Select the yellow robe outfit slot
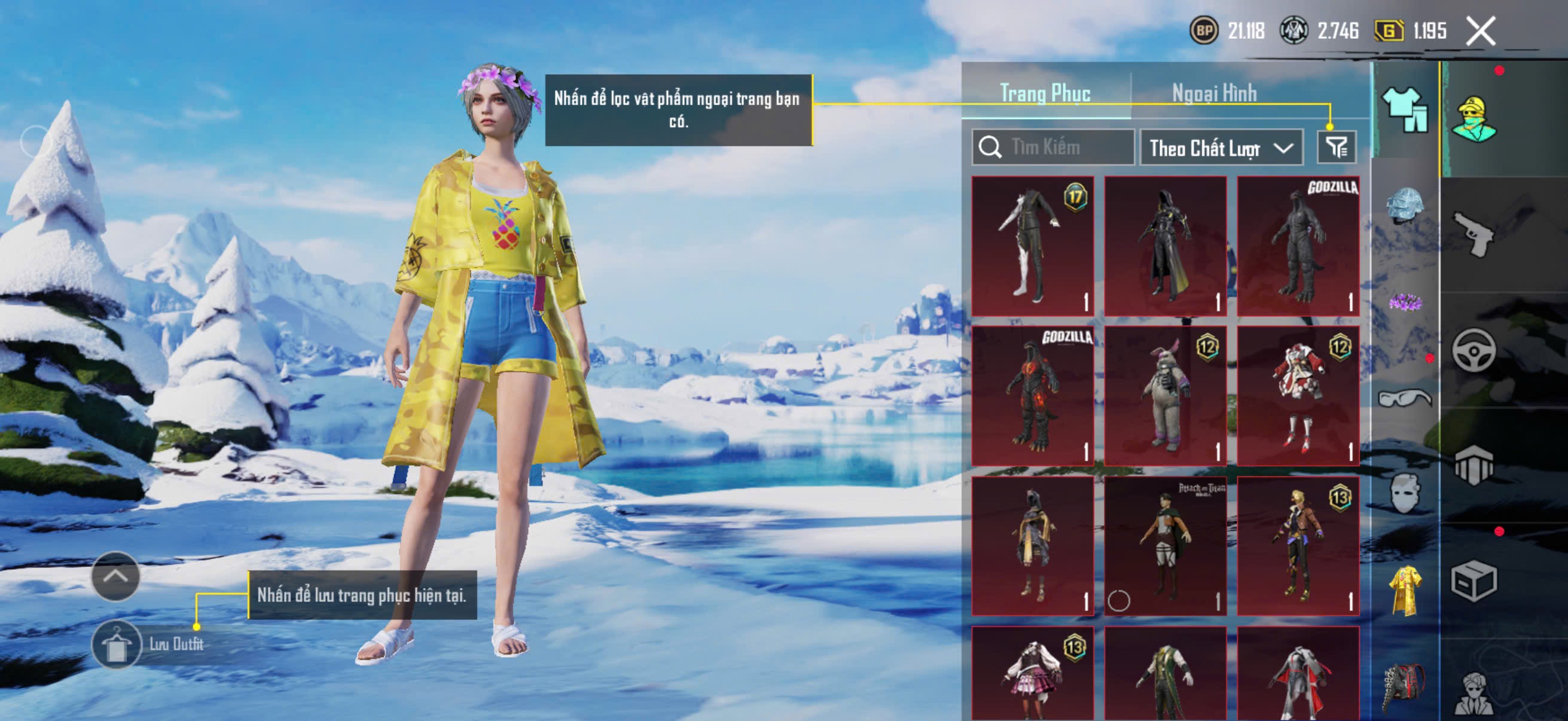This screenshot has height=721, width=1568. pos(1405,589)
